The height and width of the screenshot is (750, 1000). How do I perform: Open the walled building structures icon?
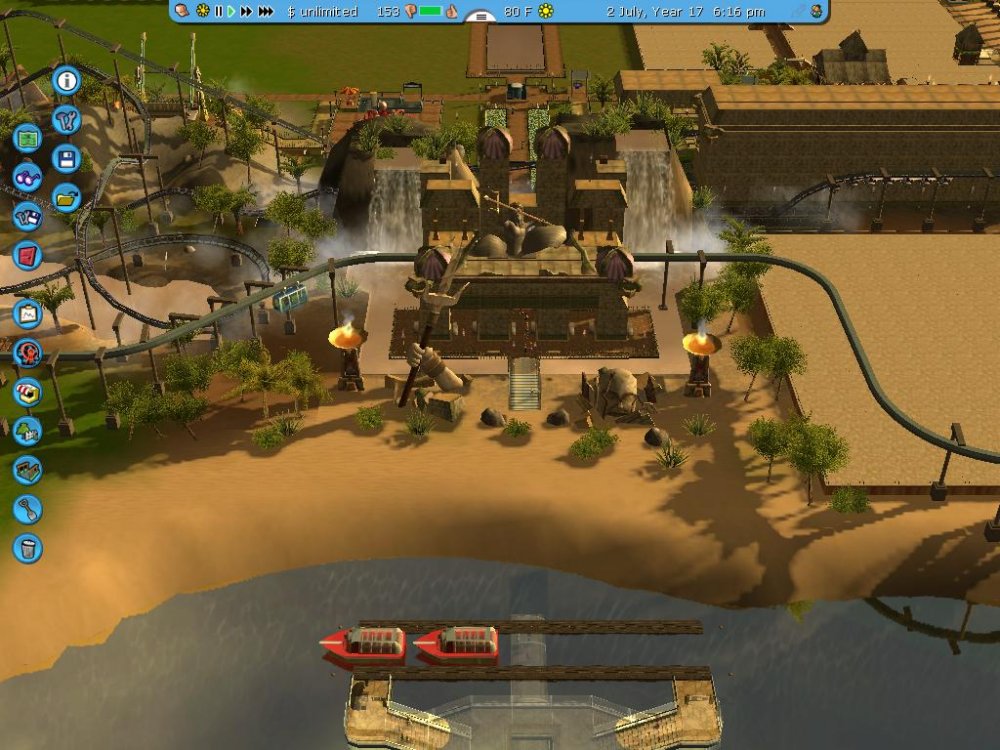[x=27, y=470]
